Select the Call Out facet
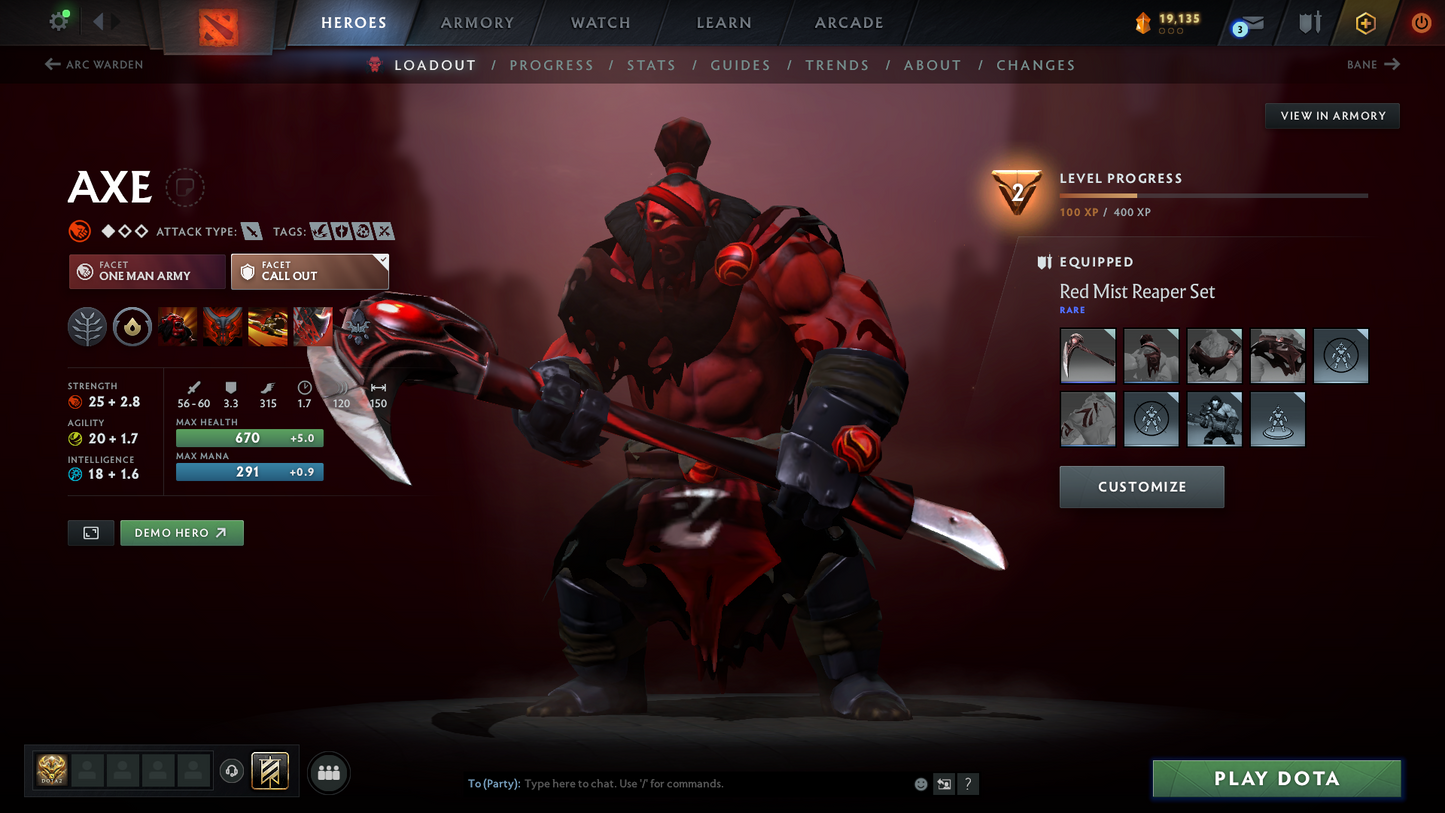 310,271
